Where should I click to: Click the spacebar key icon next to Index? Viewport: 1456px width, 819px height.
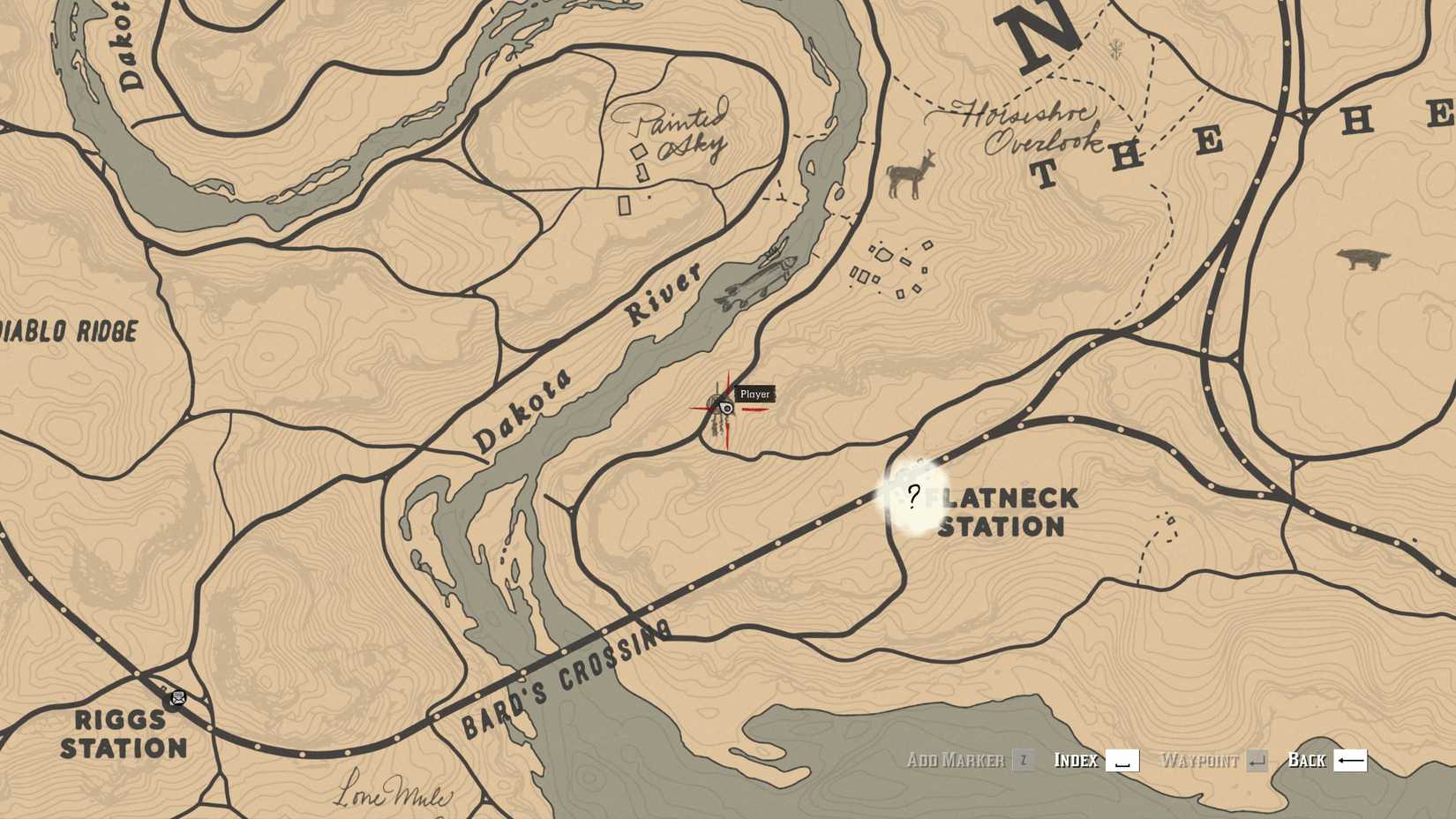click(1122, 760)
